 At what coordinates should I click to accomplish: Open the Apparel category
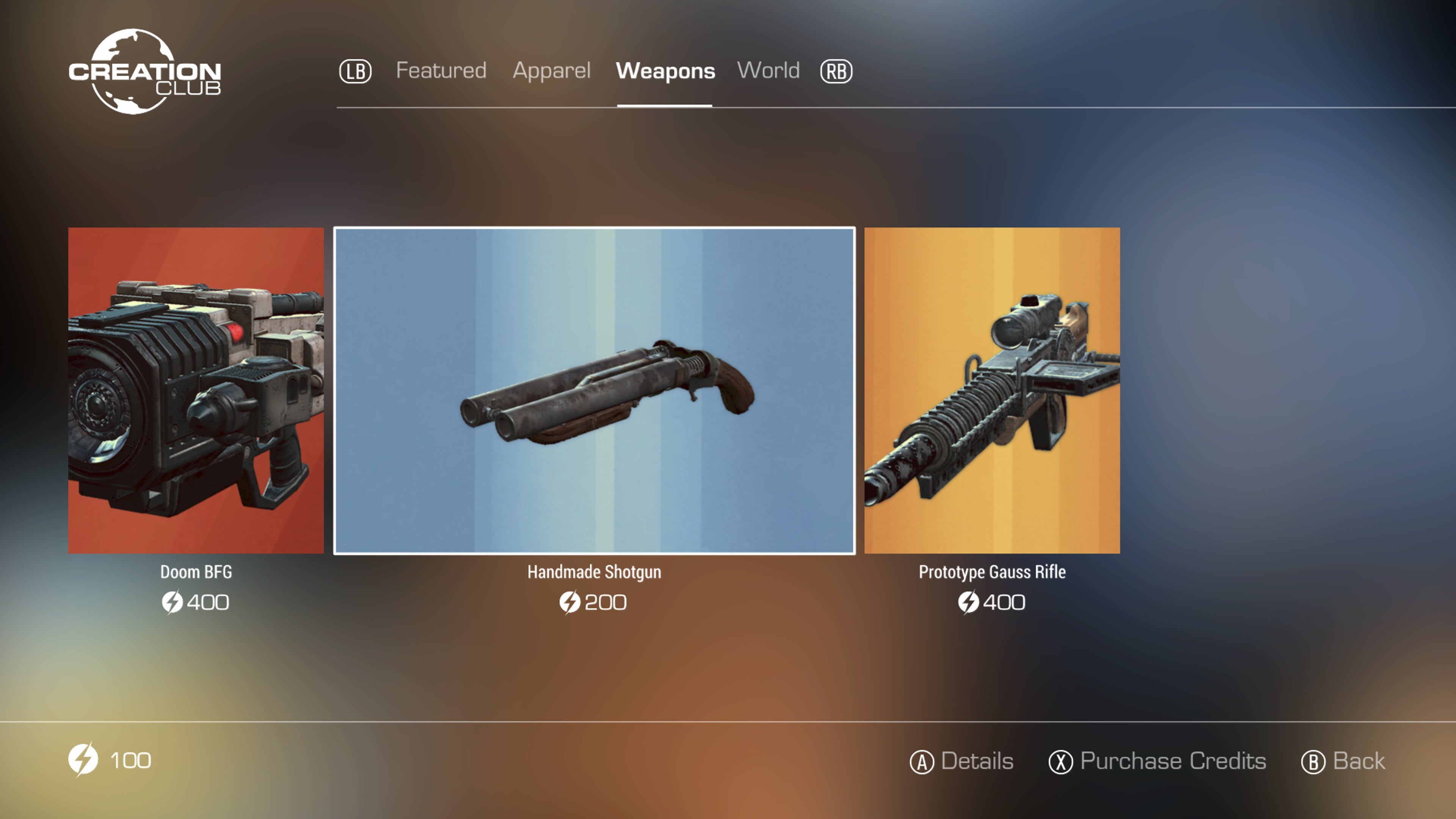click(x=551, y=71)
